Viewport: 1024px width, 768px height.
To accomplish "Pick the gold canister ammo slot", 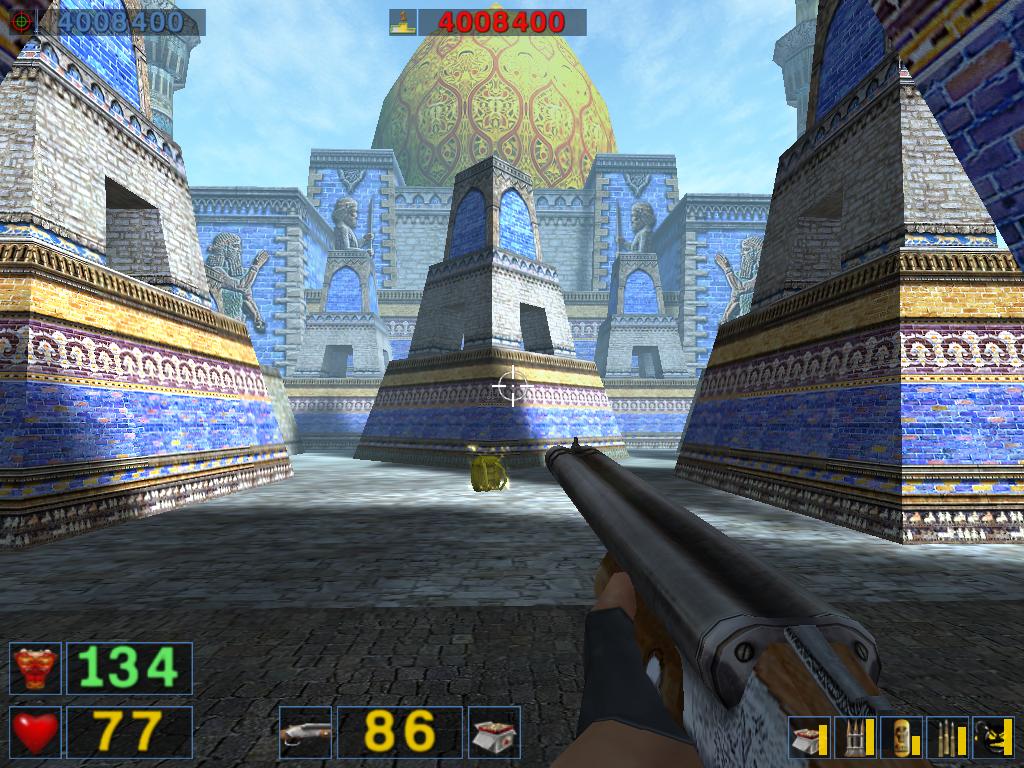I will [901, 737].
